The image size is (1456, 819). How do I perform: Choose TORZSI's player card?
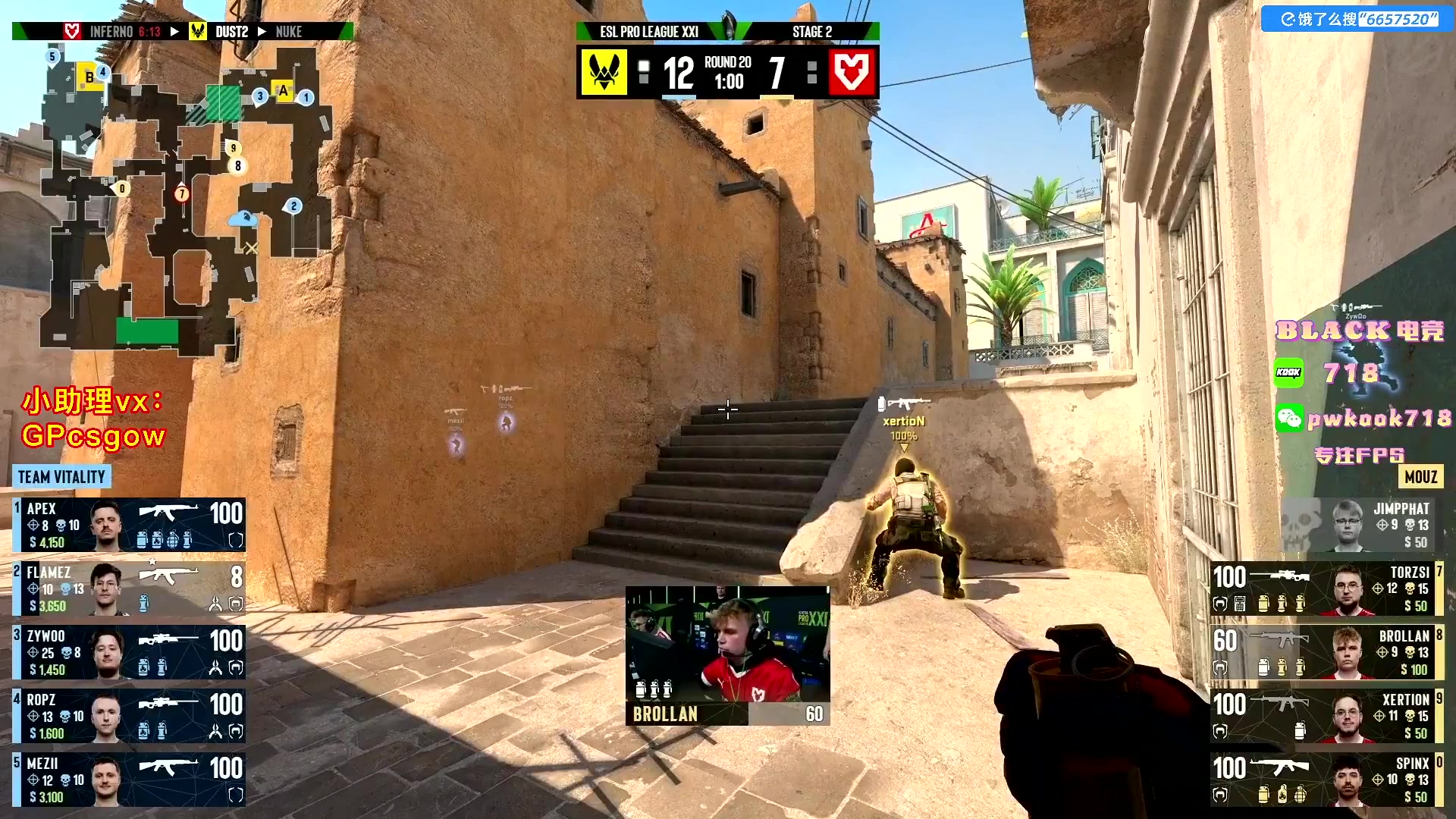point(1326,588)
